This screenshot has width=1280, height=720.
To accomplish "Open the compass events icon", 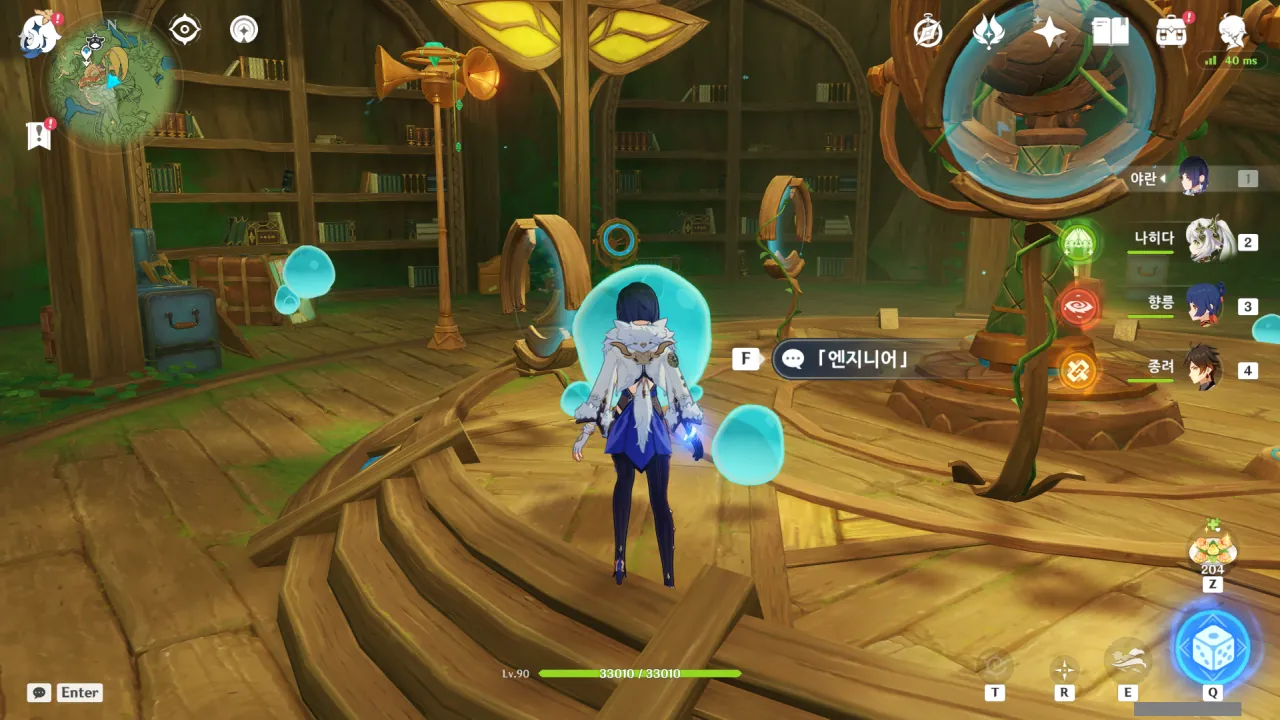I will tap(928, 33).
